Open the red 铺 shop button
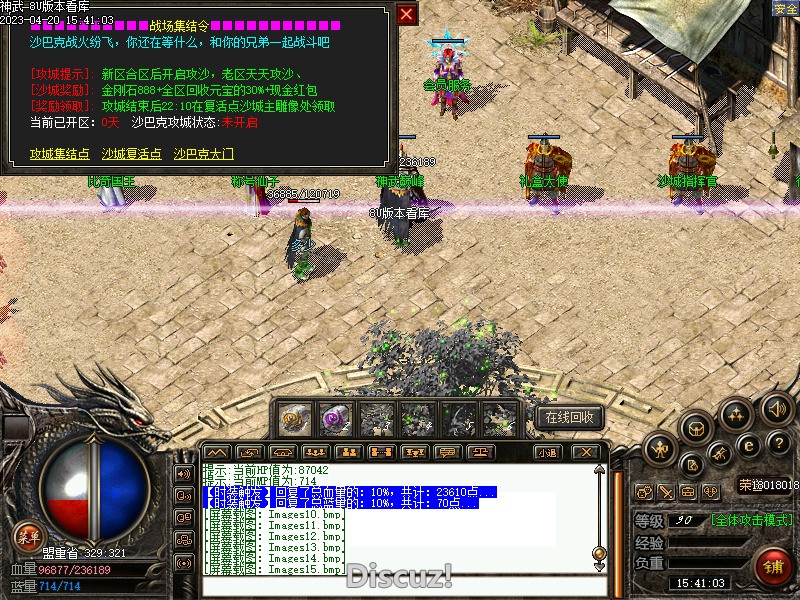 [772, 566]
